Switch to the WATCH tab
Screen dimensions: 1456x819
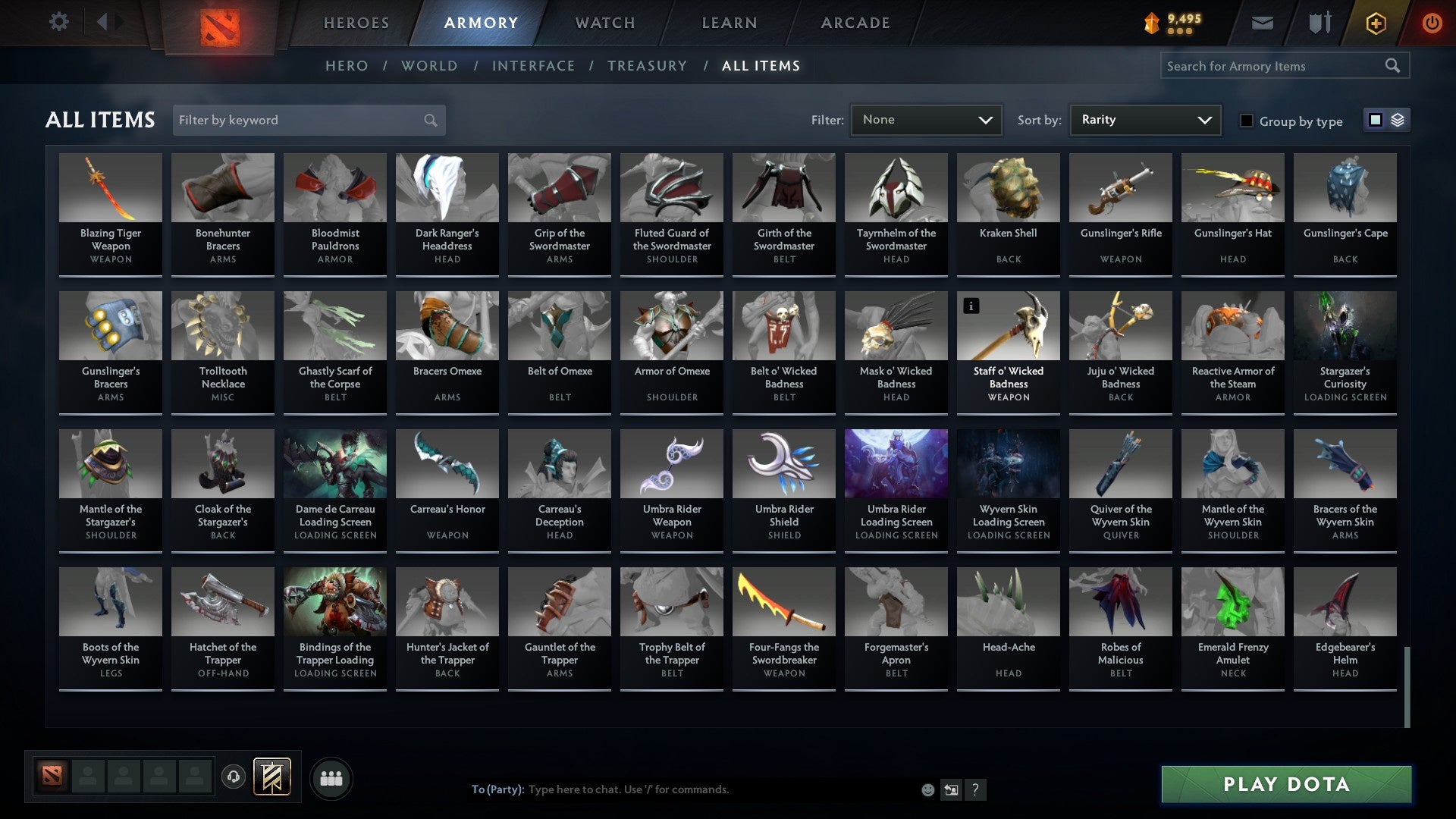click(x=604, y=23)
